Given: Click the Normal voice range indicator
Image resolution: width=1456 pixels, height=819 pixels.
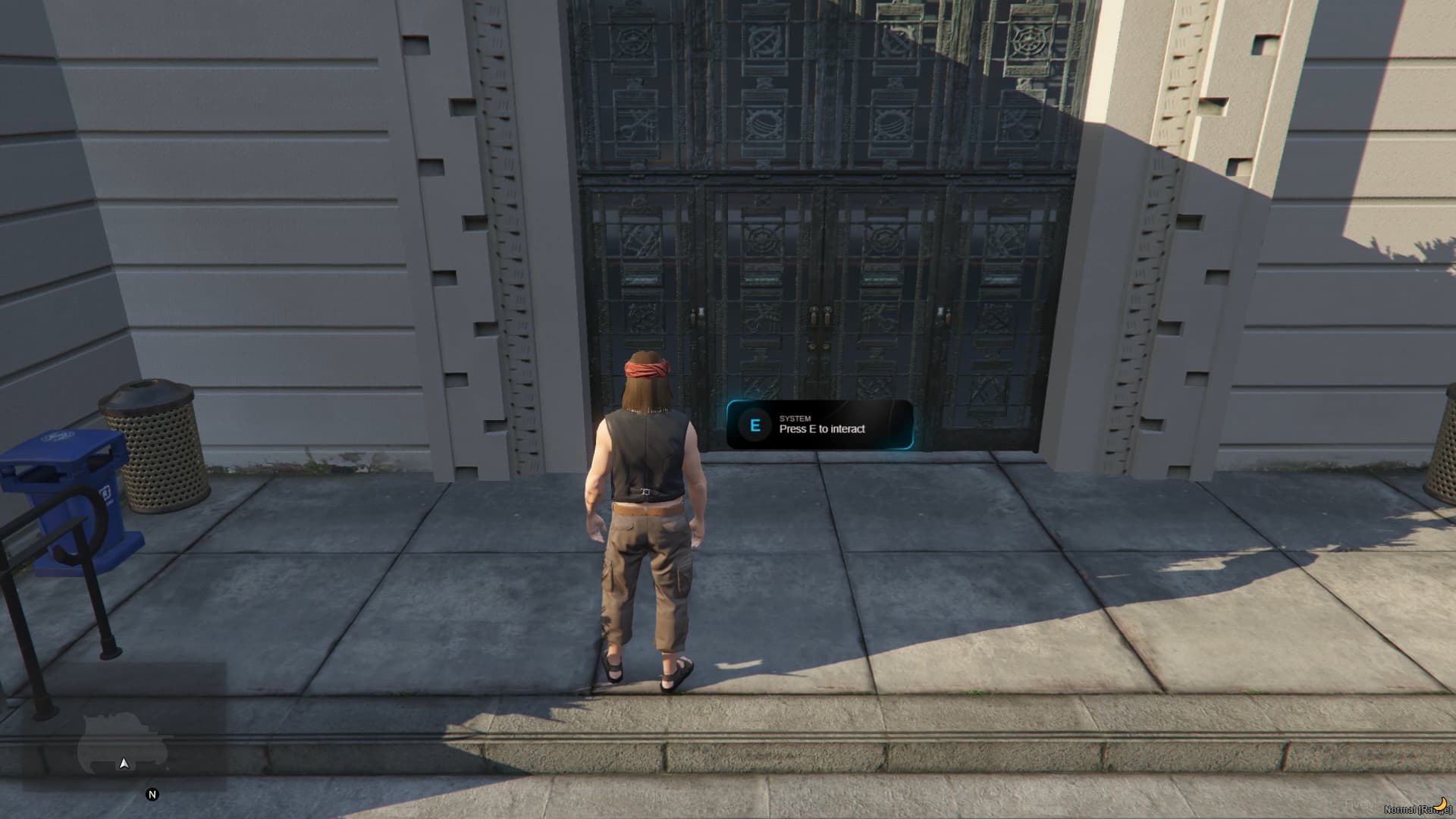Looking at the screenshot, I should pos(1417,809).
